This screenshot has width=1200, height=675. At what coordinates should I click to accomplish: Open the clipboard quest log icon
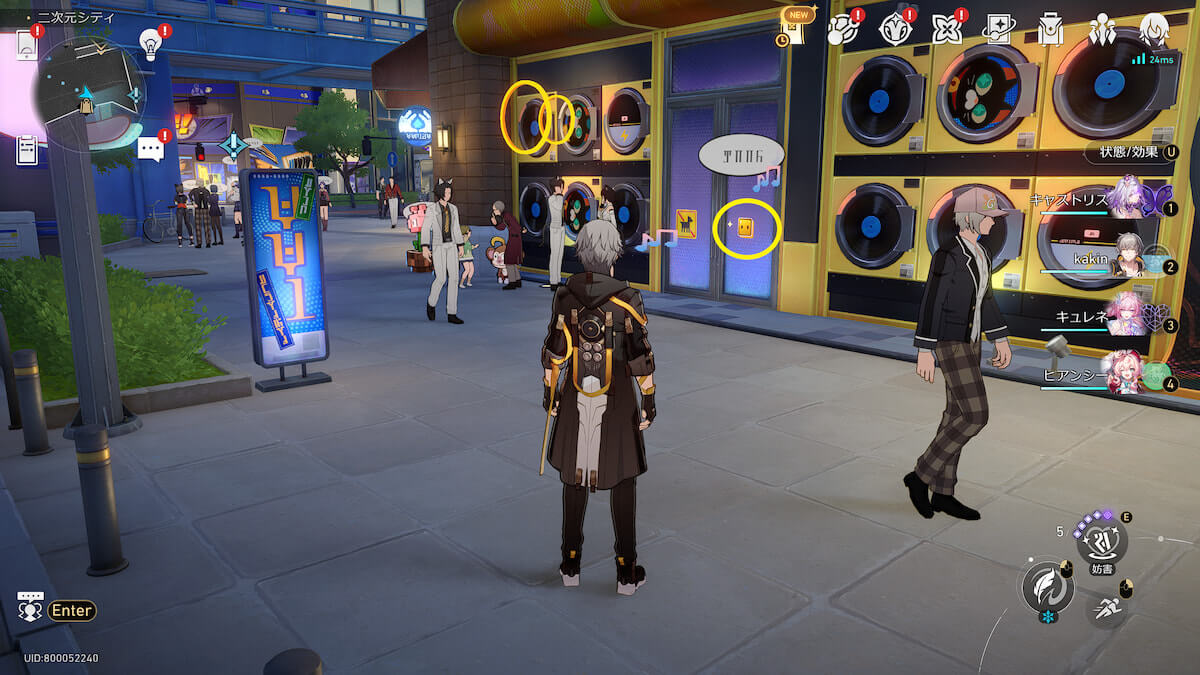(27, 150)
